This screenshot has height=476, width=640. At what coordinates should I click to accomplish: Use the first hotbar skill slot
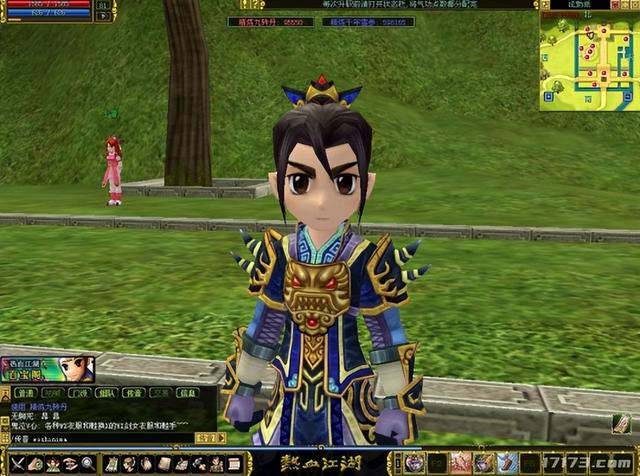[414, 463]
